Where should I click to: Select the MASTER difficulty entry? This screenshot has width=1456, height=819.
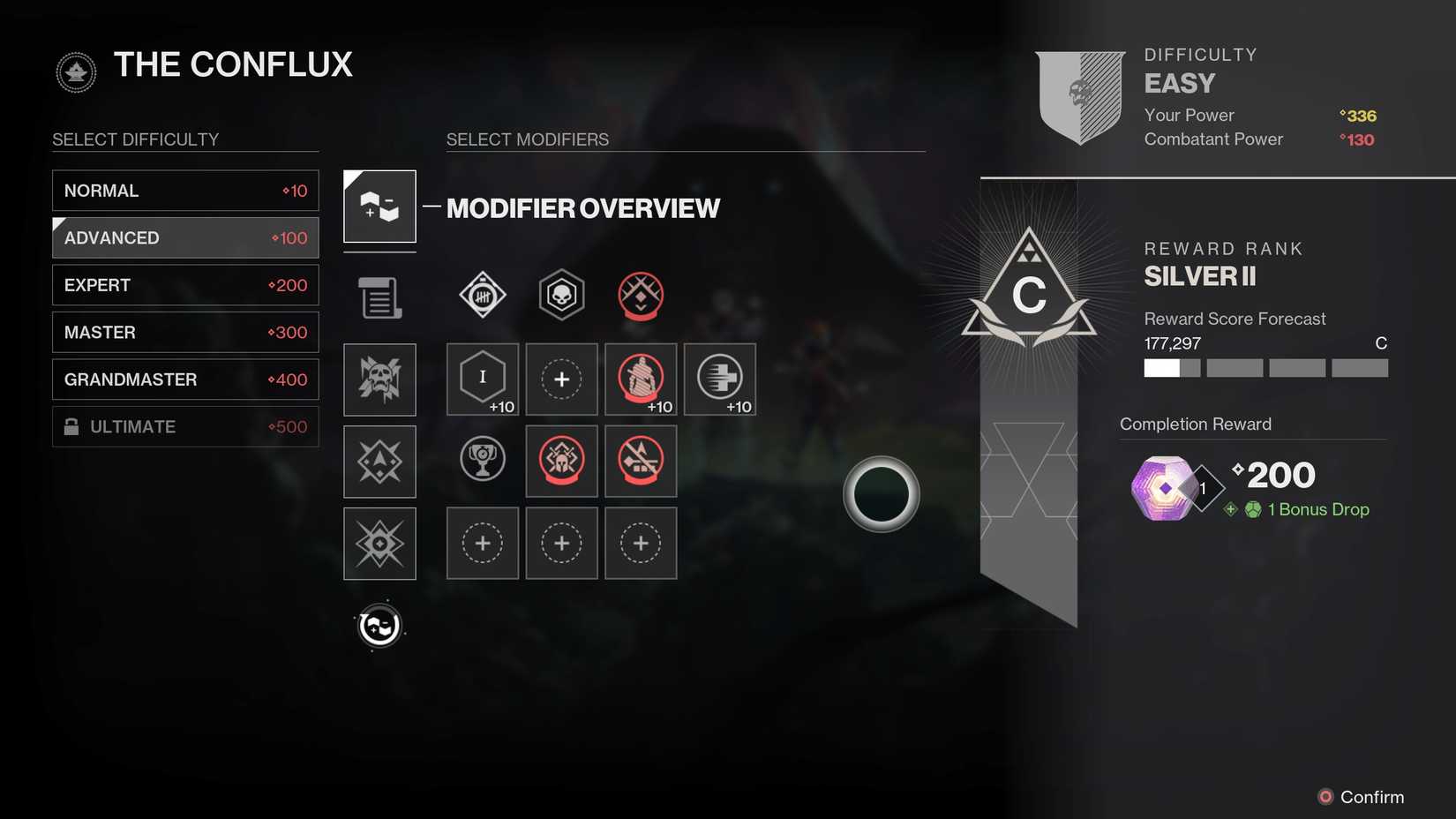click(185, 332)
